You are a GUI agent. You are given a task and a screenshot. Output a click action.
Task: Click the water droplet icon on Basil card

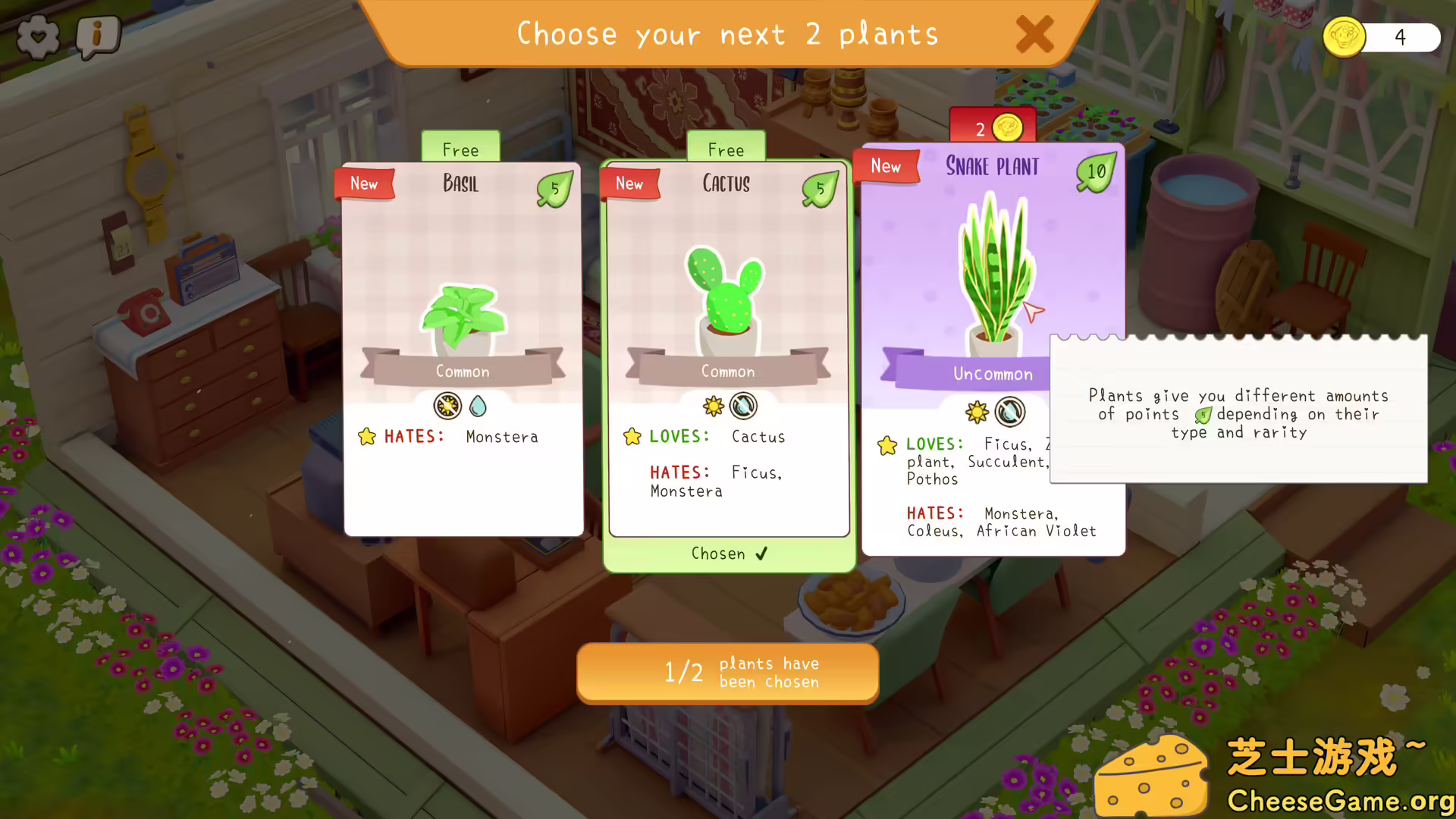(x=478, y=406)
